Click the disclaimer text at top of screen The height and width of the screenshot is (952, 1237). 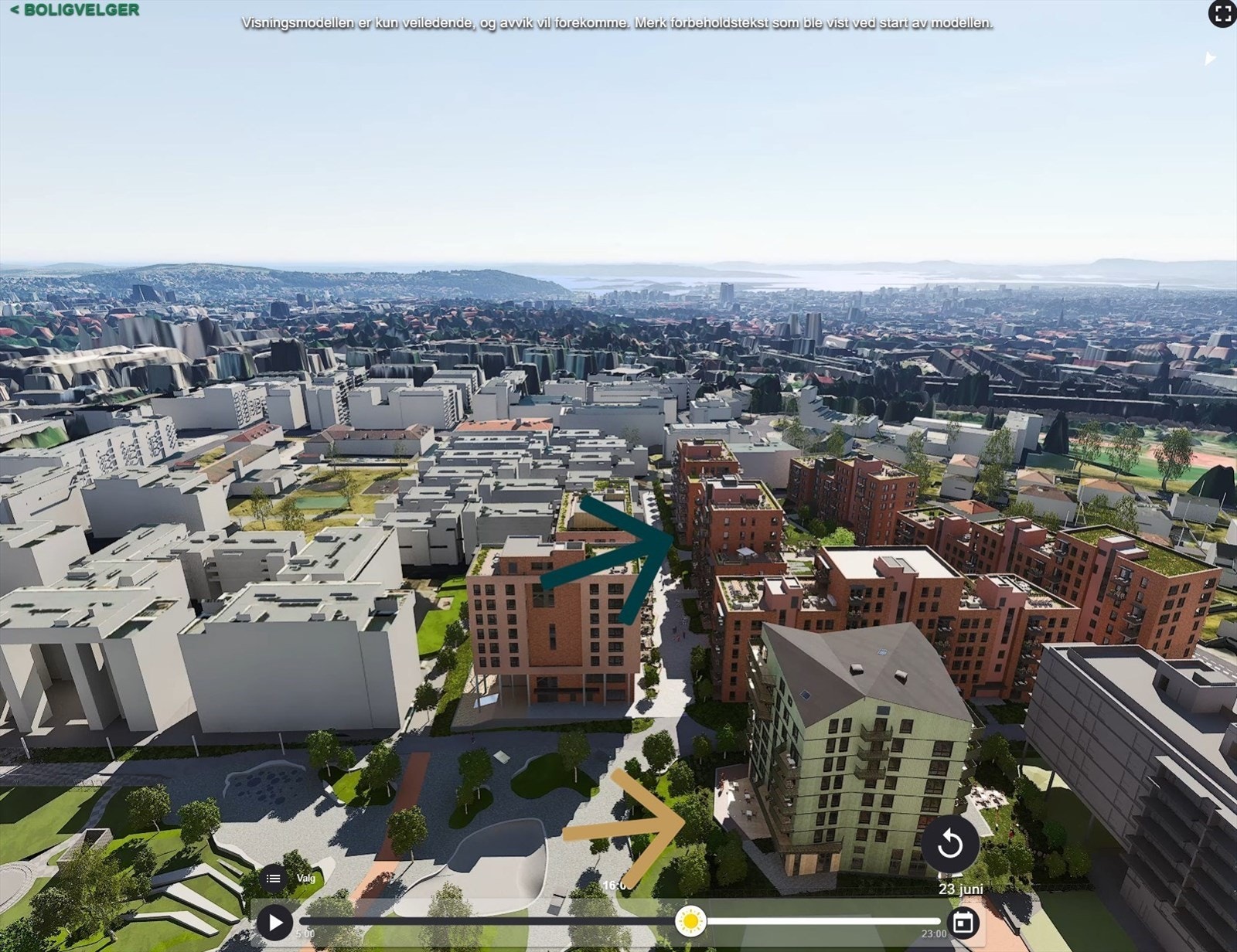click(x=618, y=24)
